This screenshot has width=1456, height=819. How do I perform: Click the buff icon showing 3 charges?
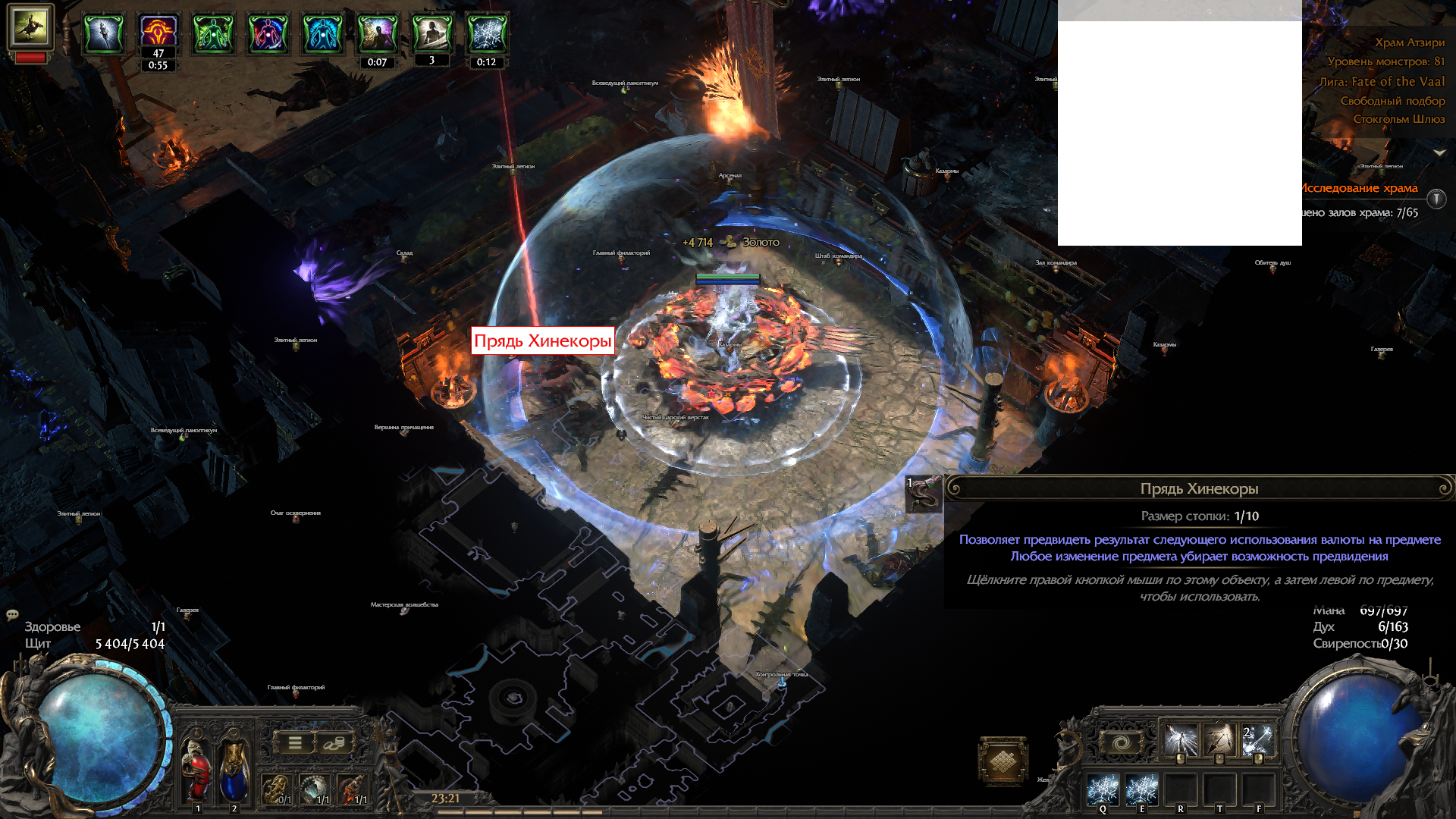[431, 34]
